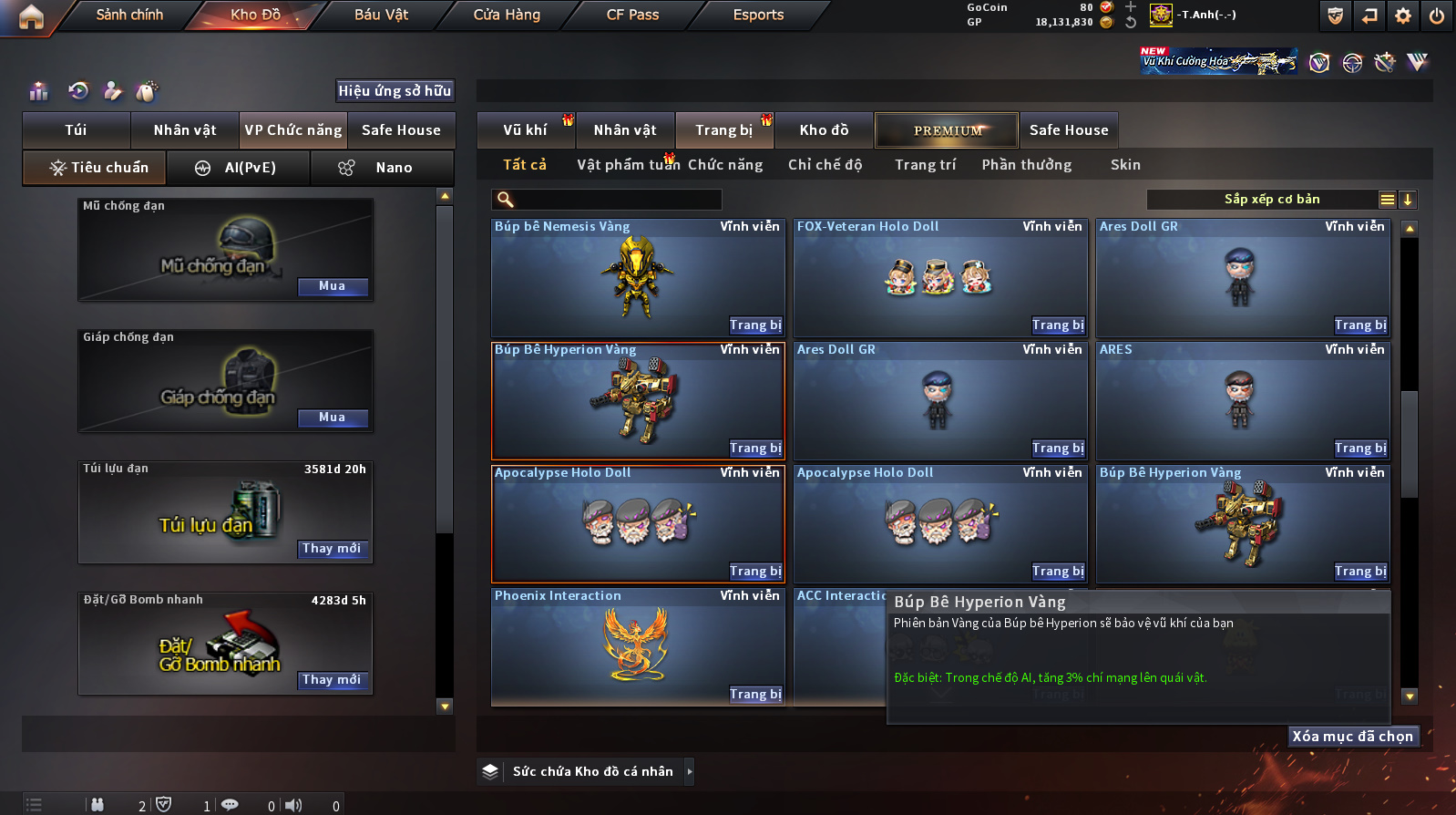
Task: Renew the Túi lựu đạn item
Action: [333, 549]
